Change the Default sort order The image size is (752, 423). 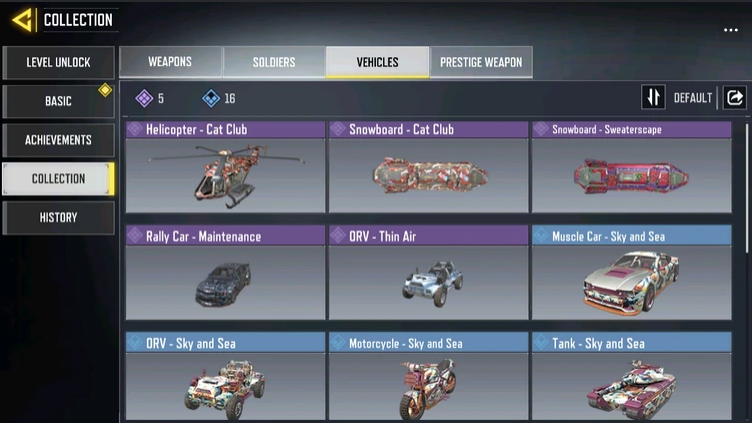click(x=680, y=97)
